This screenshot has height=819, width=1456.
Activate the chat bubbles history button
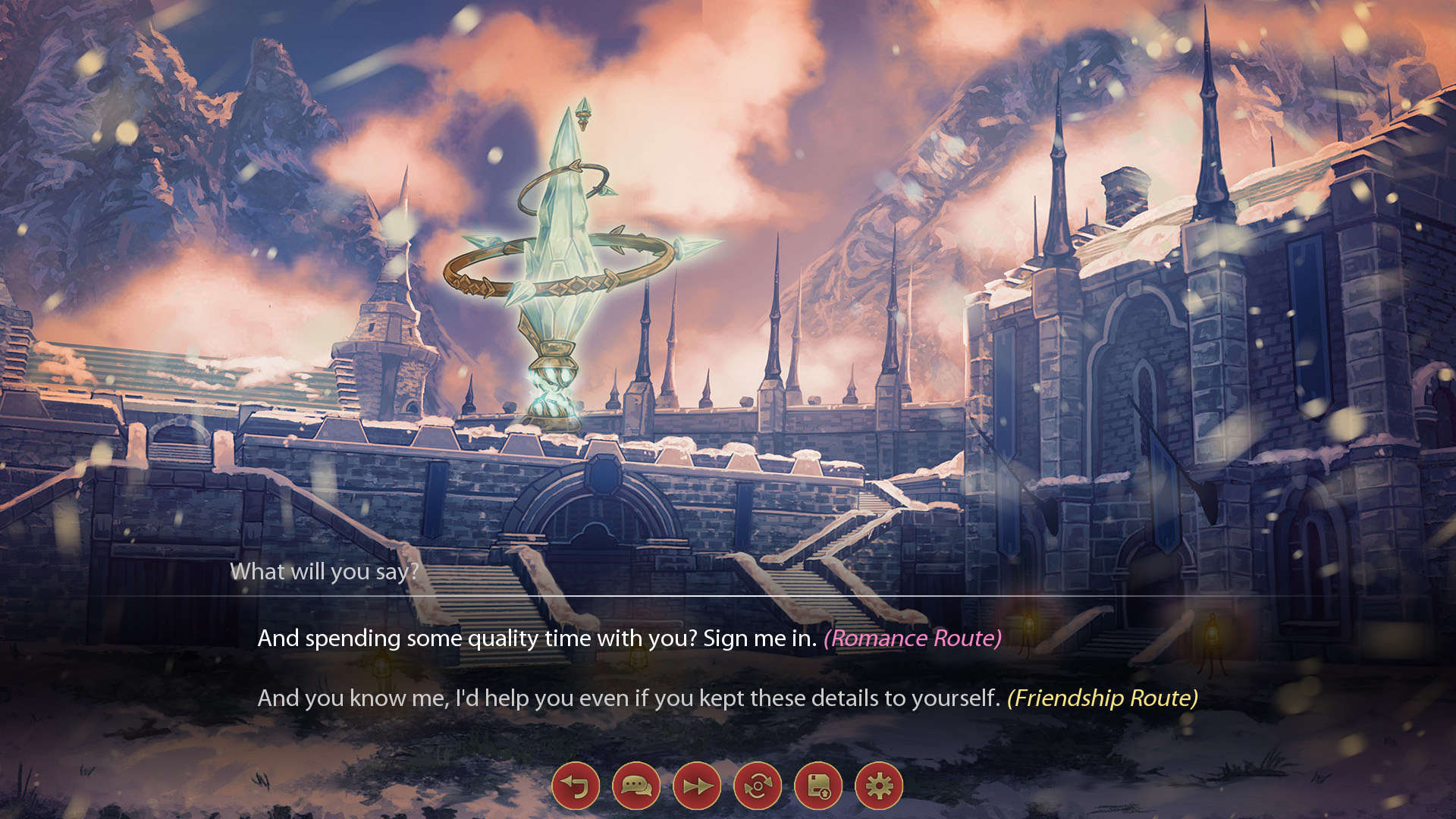[636, 787]
